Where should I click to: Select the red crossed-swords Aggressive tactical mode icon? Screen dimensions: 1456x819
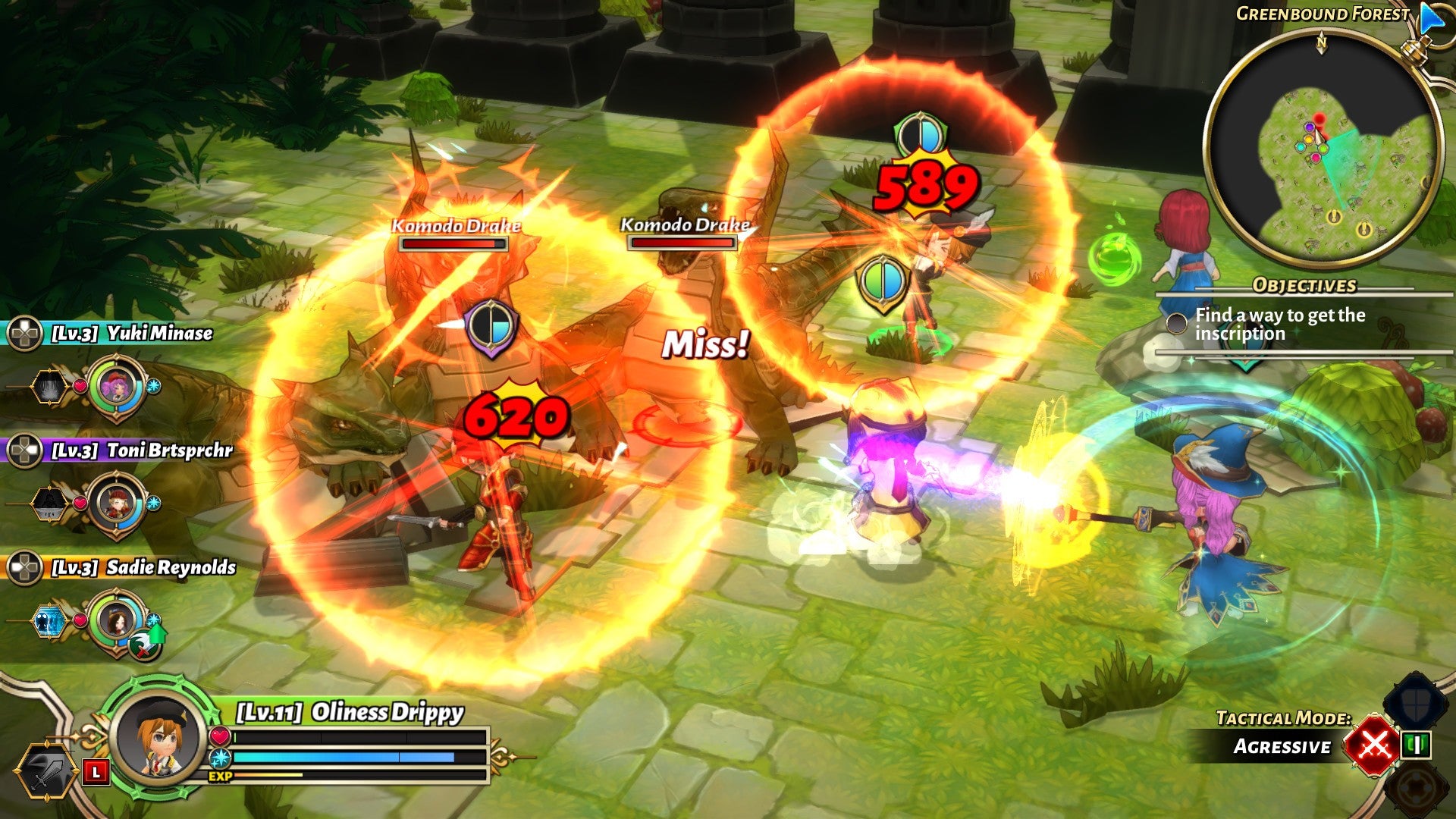coord(1373,746)
